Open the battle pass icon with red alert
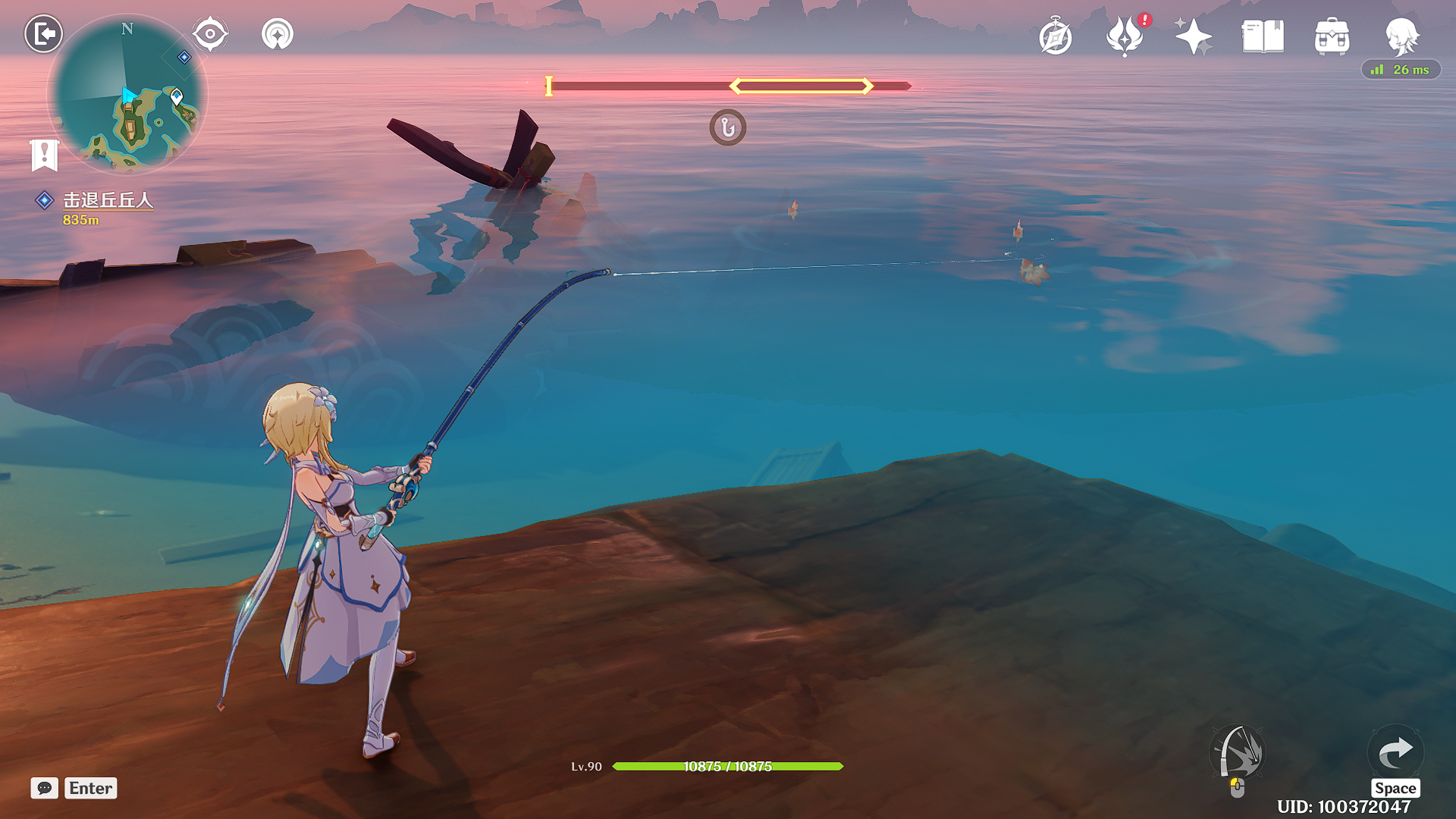Image resolution: width=1456 pixels, height=819 pixels. [x=1125, y=36]
